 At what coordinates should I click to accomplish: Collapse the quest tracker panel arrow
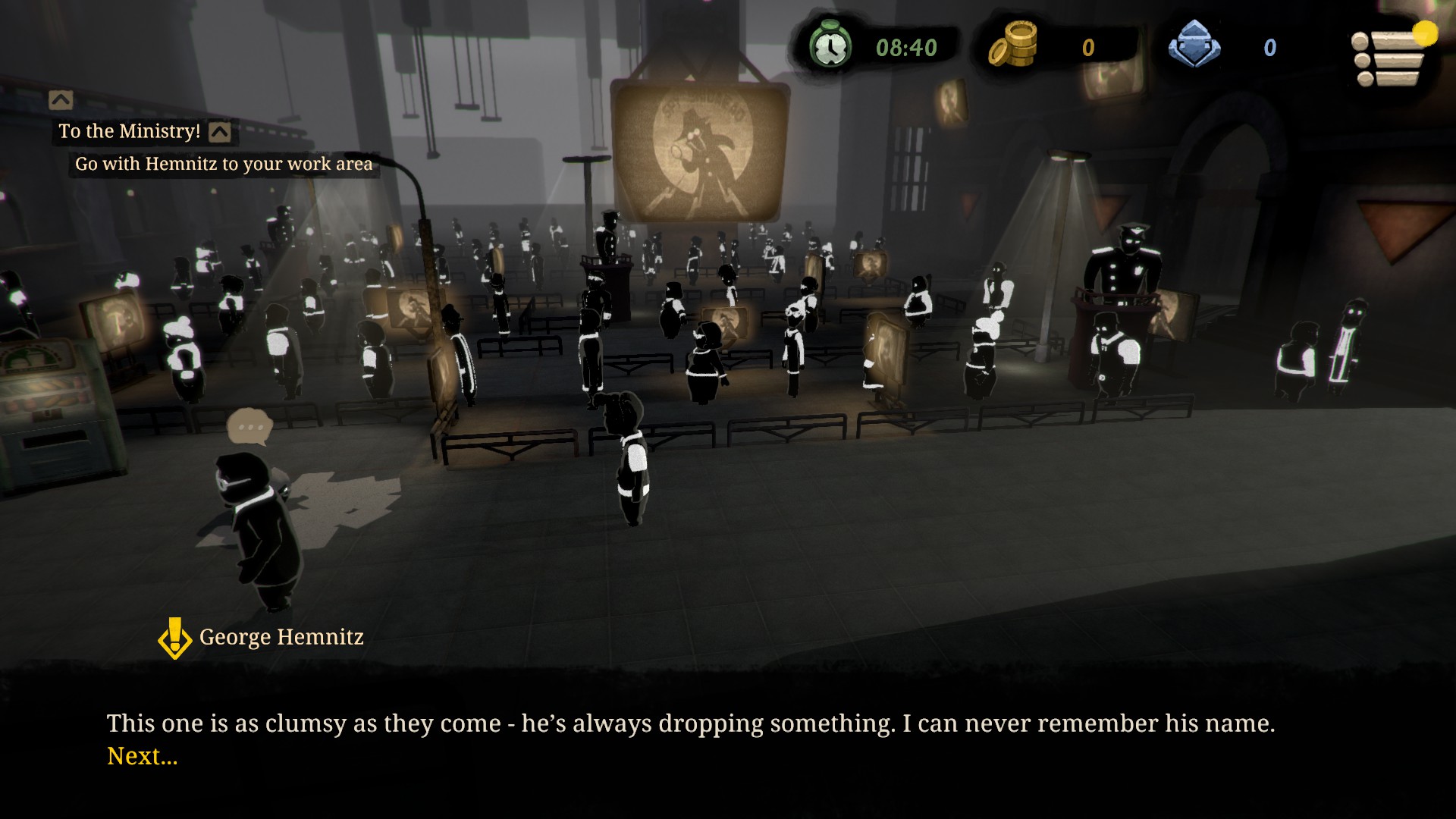coord(61,100)
